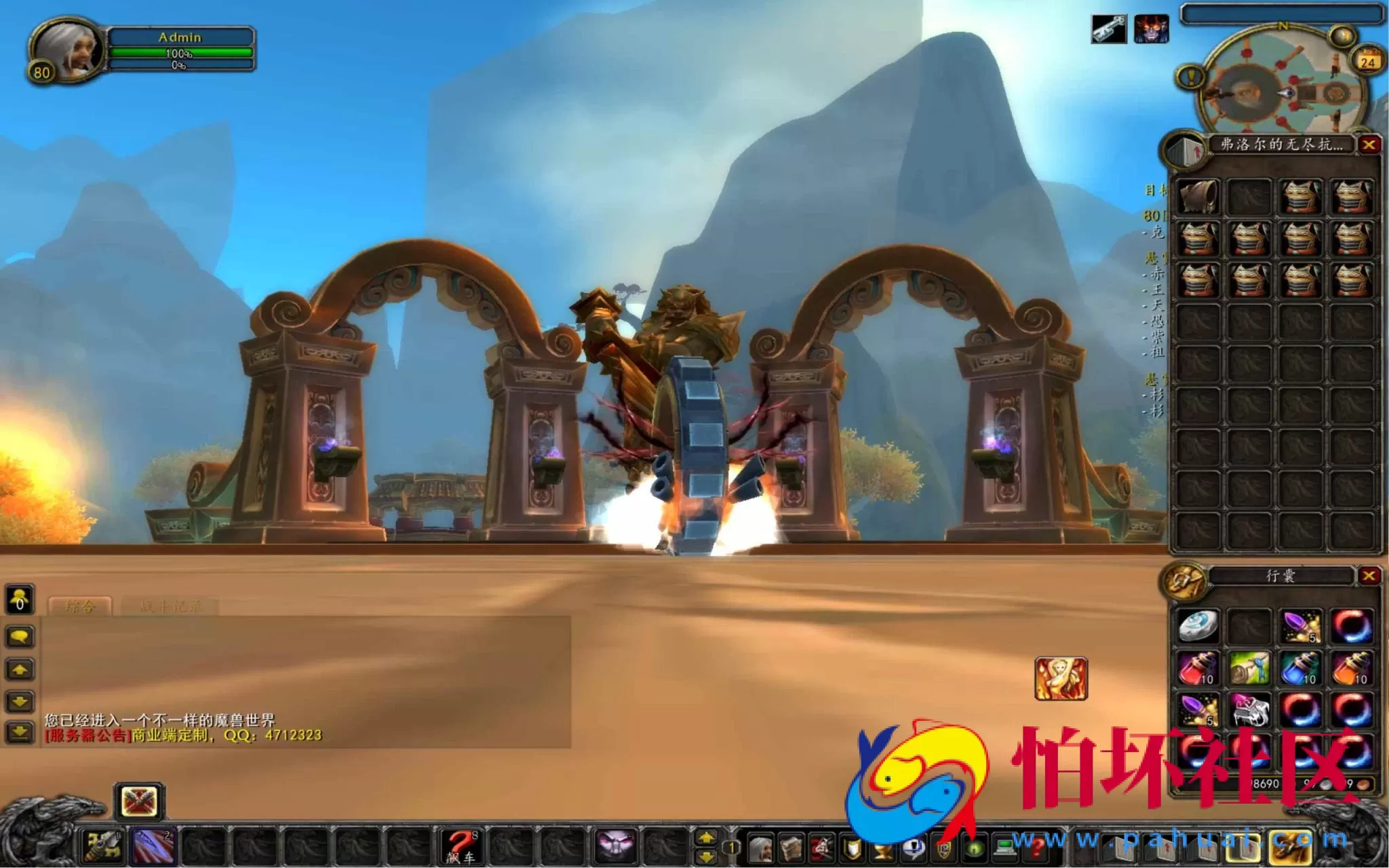1389x868 pixels.
Task: Click the golden trophy achievements micro icon
Action: point(883,848)
